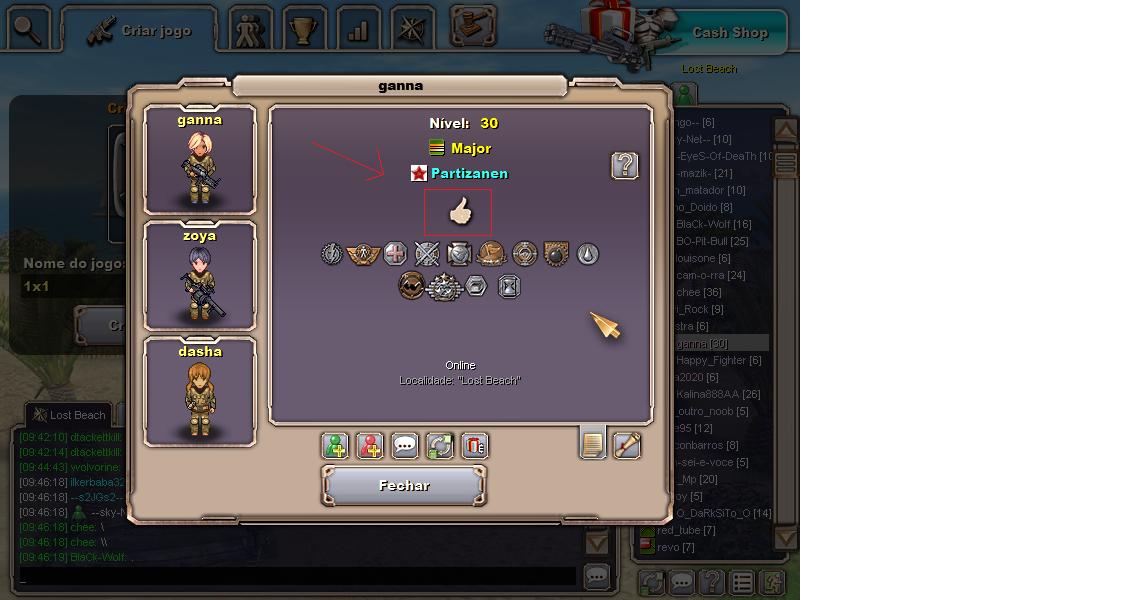The width and height of the screenshot is (1138, 600).
Task: Click the question mark help button
Action: click(625, 166)
